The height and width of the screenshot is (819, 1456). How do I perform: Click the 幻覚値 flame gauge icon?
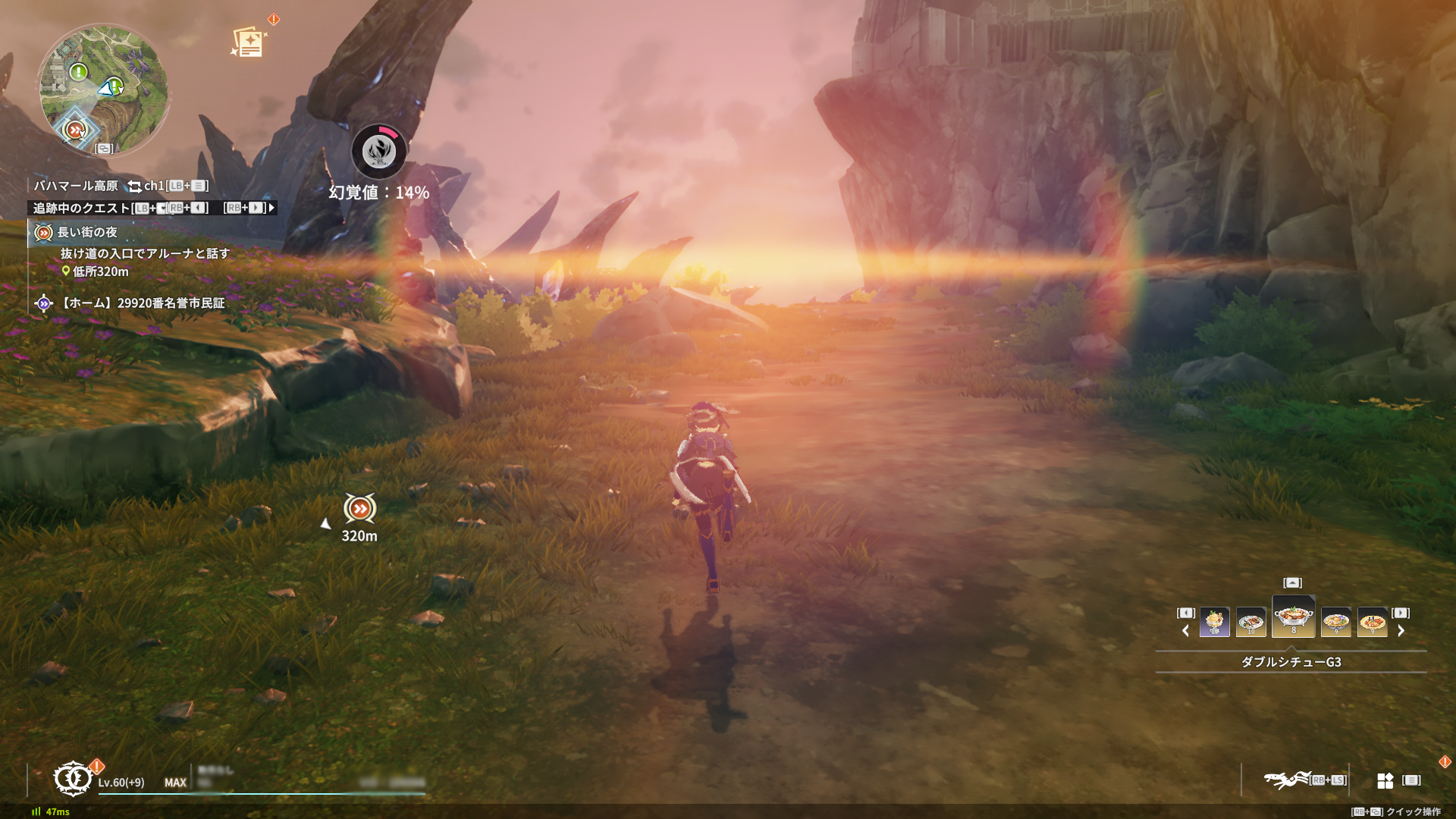coord(379,151)
